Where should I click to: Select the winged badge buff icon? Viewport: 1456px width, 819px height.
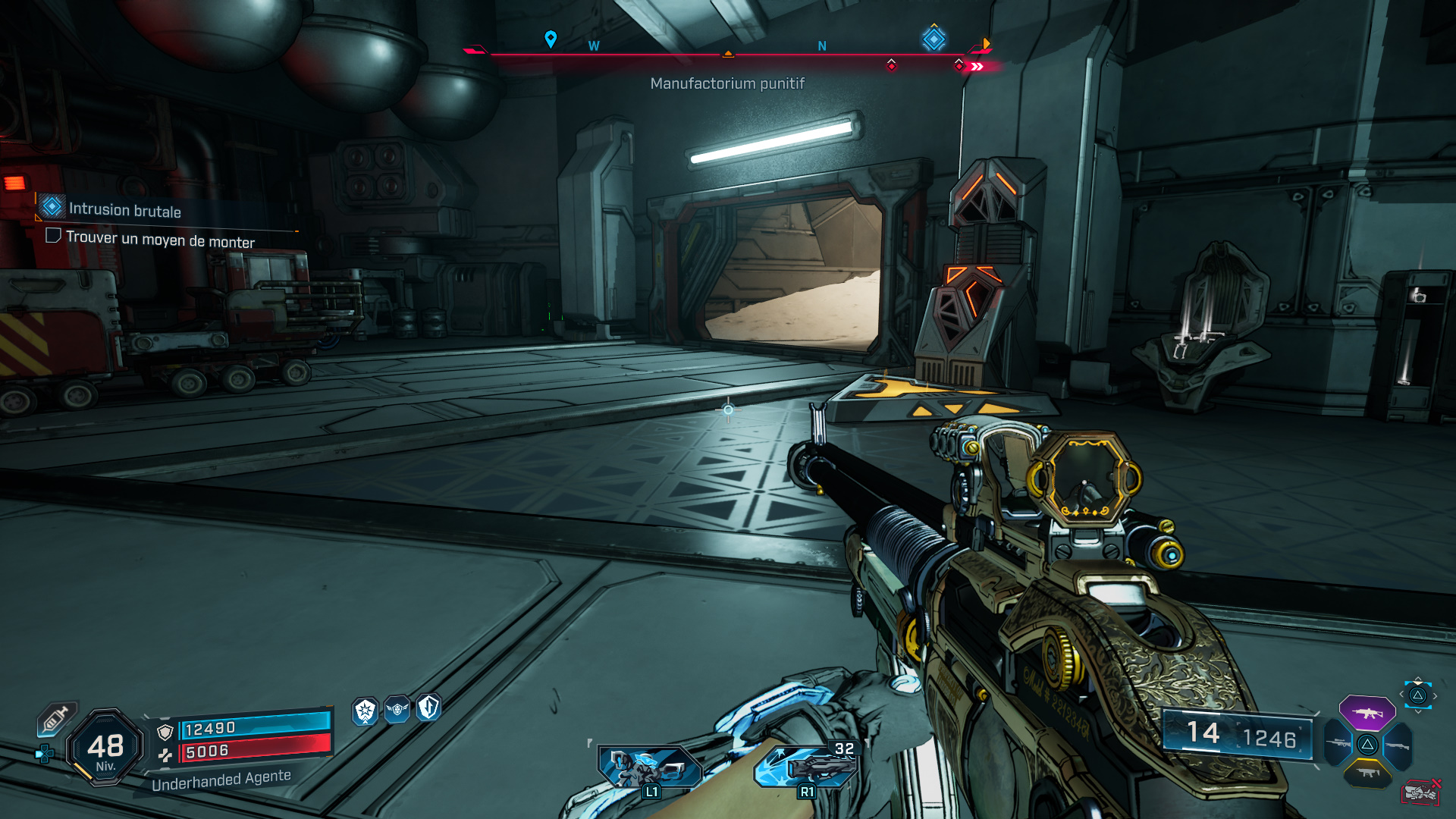tap(397, 710)
